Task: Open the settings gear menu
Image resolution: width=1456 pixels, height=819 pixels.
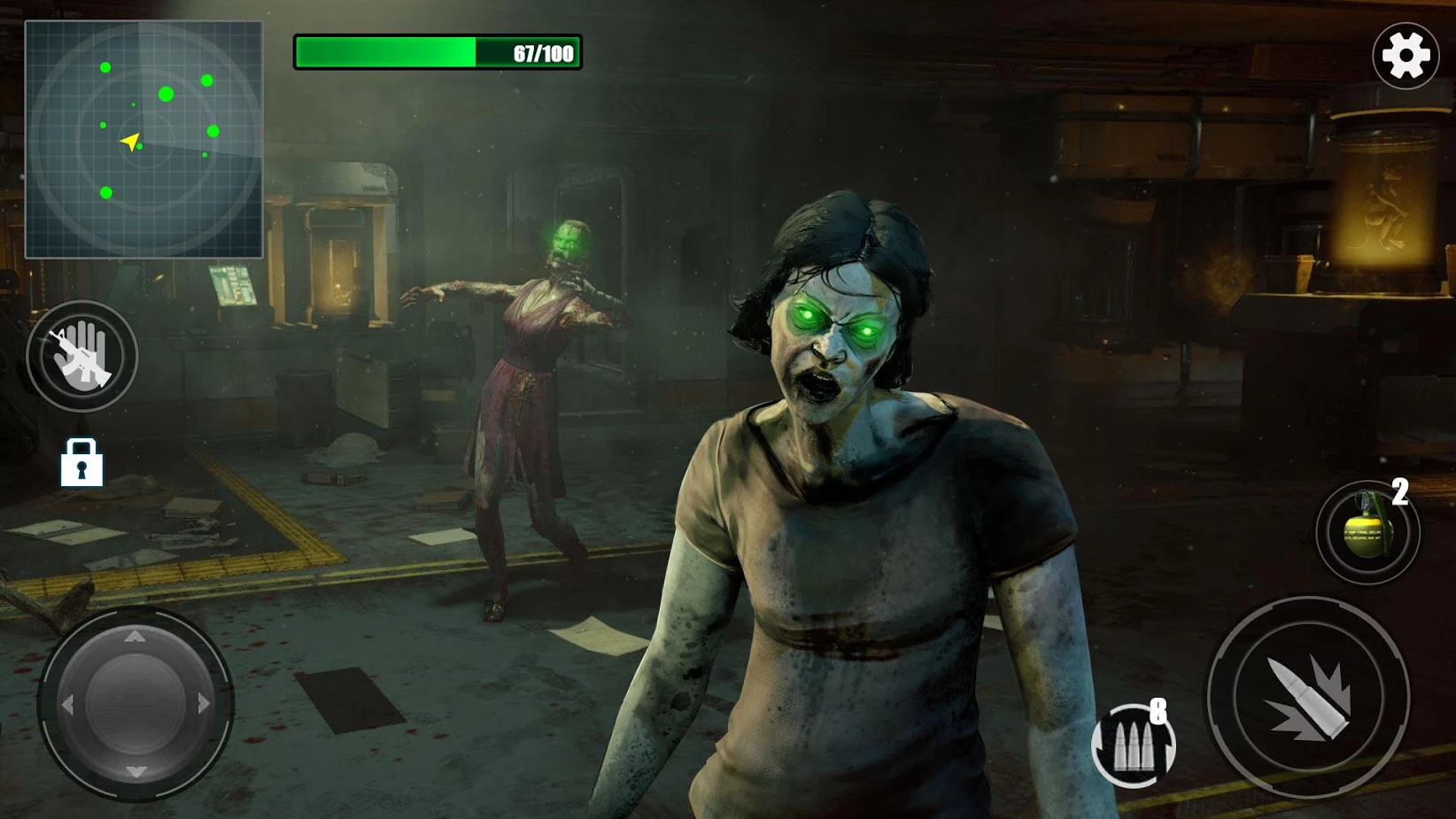Action: [x=1406, y=56]
